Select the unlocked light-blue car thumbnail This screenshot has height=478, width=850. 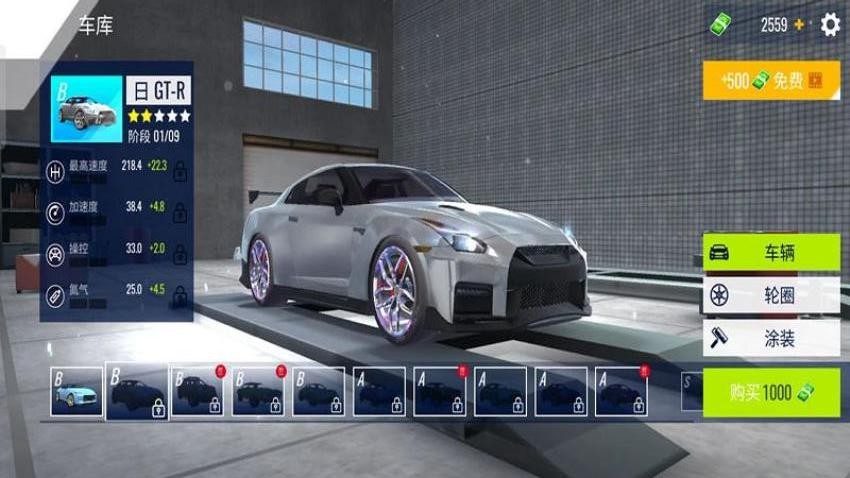pos(77,391)
